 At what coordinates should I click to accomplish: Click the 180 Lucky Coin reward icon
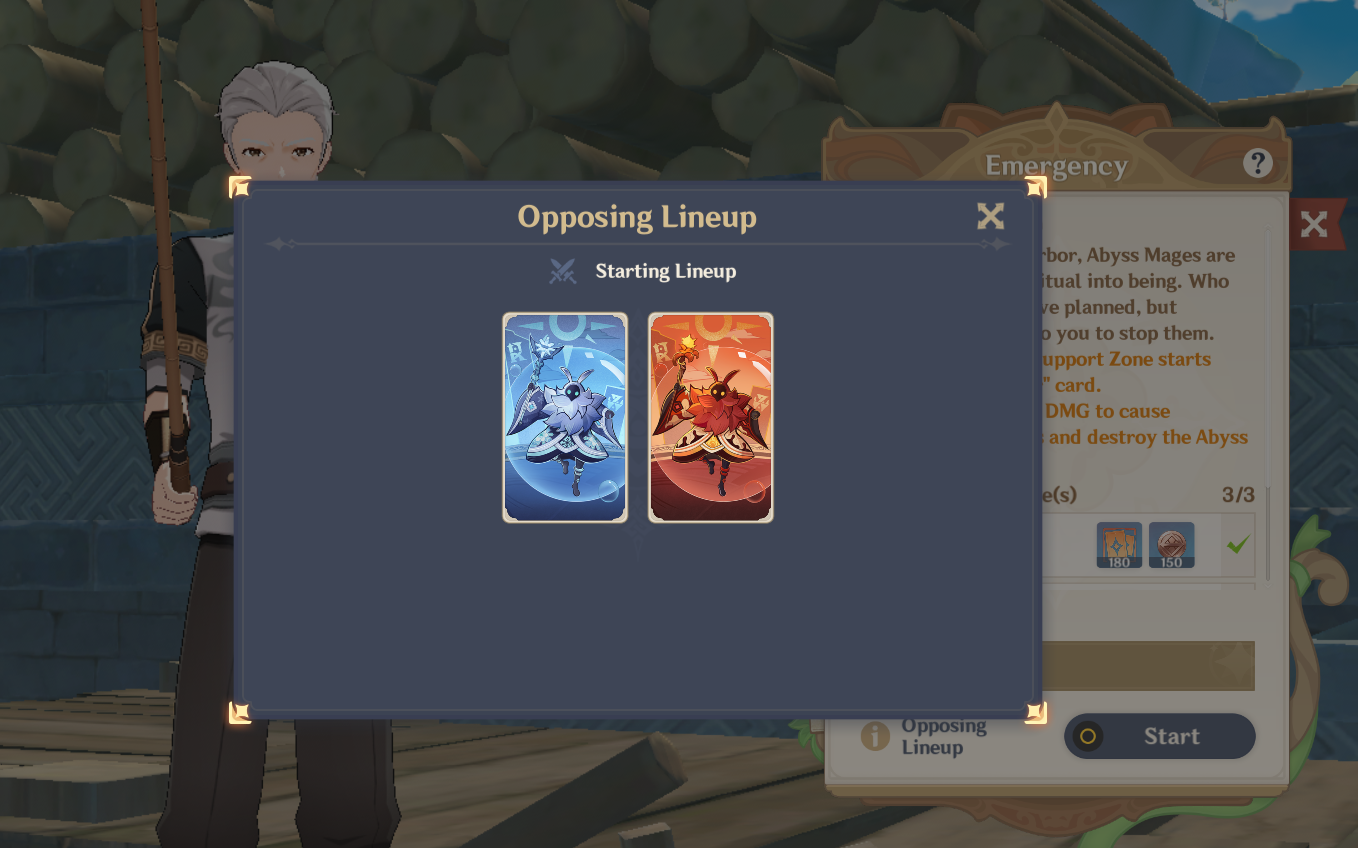click(1118, 546)
